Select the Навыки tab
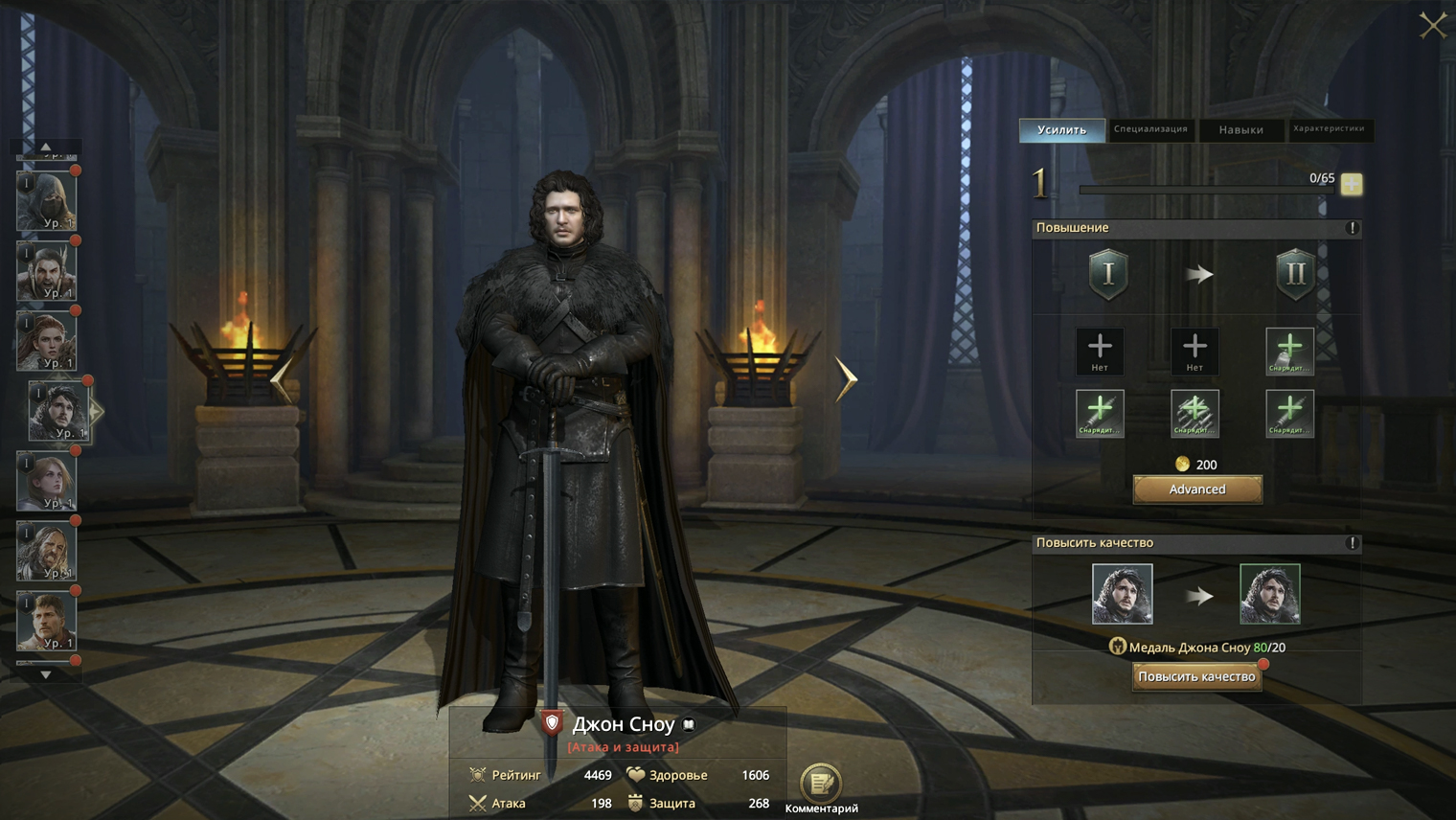 tap(1240, 129)
